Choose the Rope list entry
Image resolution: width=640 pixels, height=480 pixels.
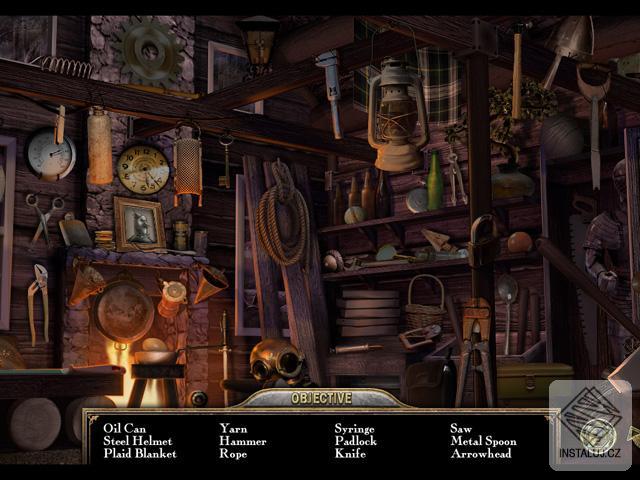(234, 454)
